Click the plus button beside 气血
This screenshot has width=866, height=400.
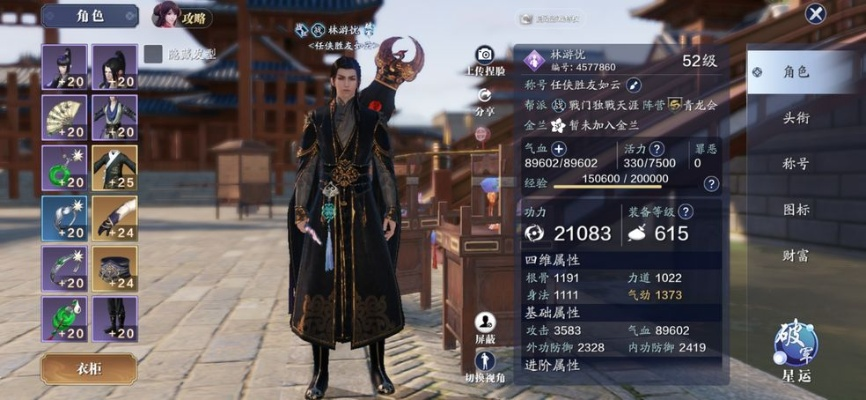click(559, 147)
